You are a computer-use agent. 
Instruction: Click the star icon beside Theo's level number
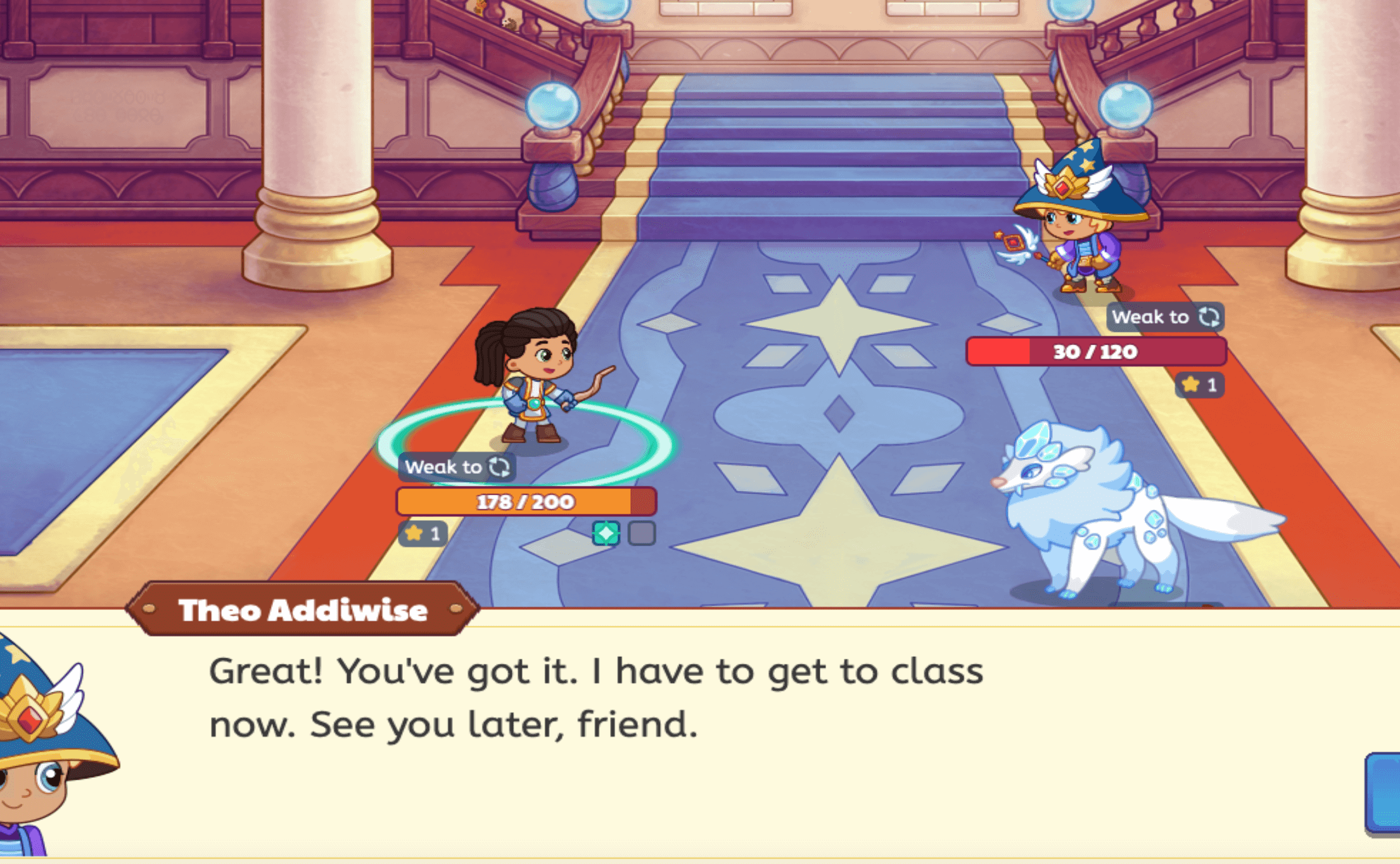(1190, 385)
